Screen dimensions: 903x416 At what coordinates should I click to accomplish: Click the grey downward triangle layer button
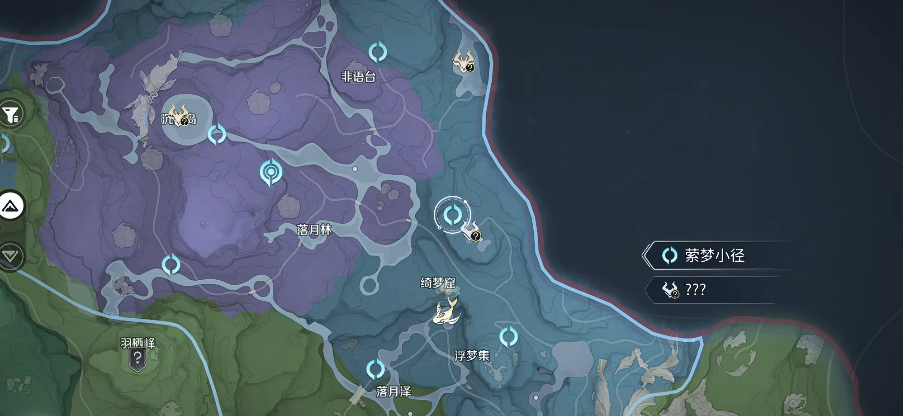click(x=11, y=256)
